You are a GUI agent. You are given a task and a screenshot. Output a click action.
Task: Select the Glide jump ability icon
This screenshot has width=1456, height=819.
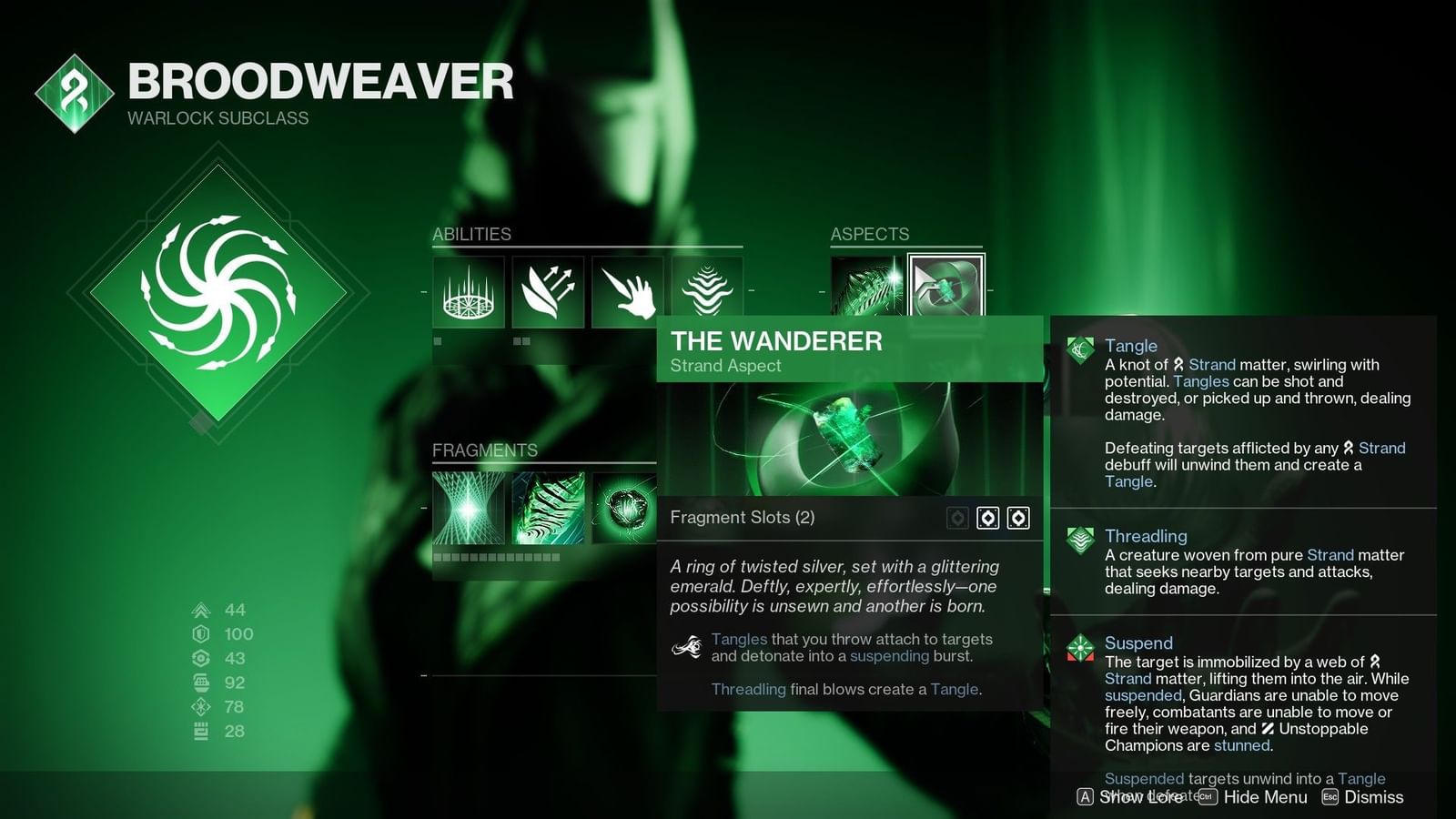(x=547, y=291)
